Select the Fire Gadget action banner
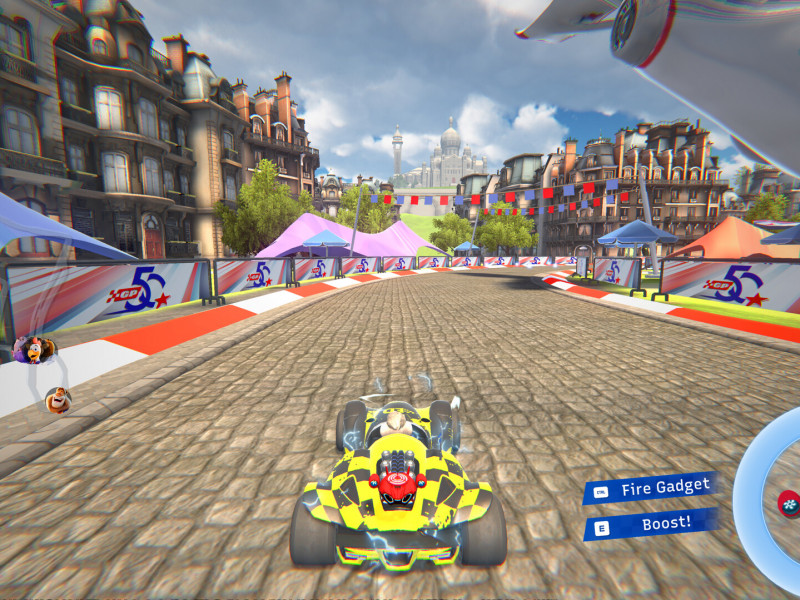 652,488
